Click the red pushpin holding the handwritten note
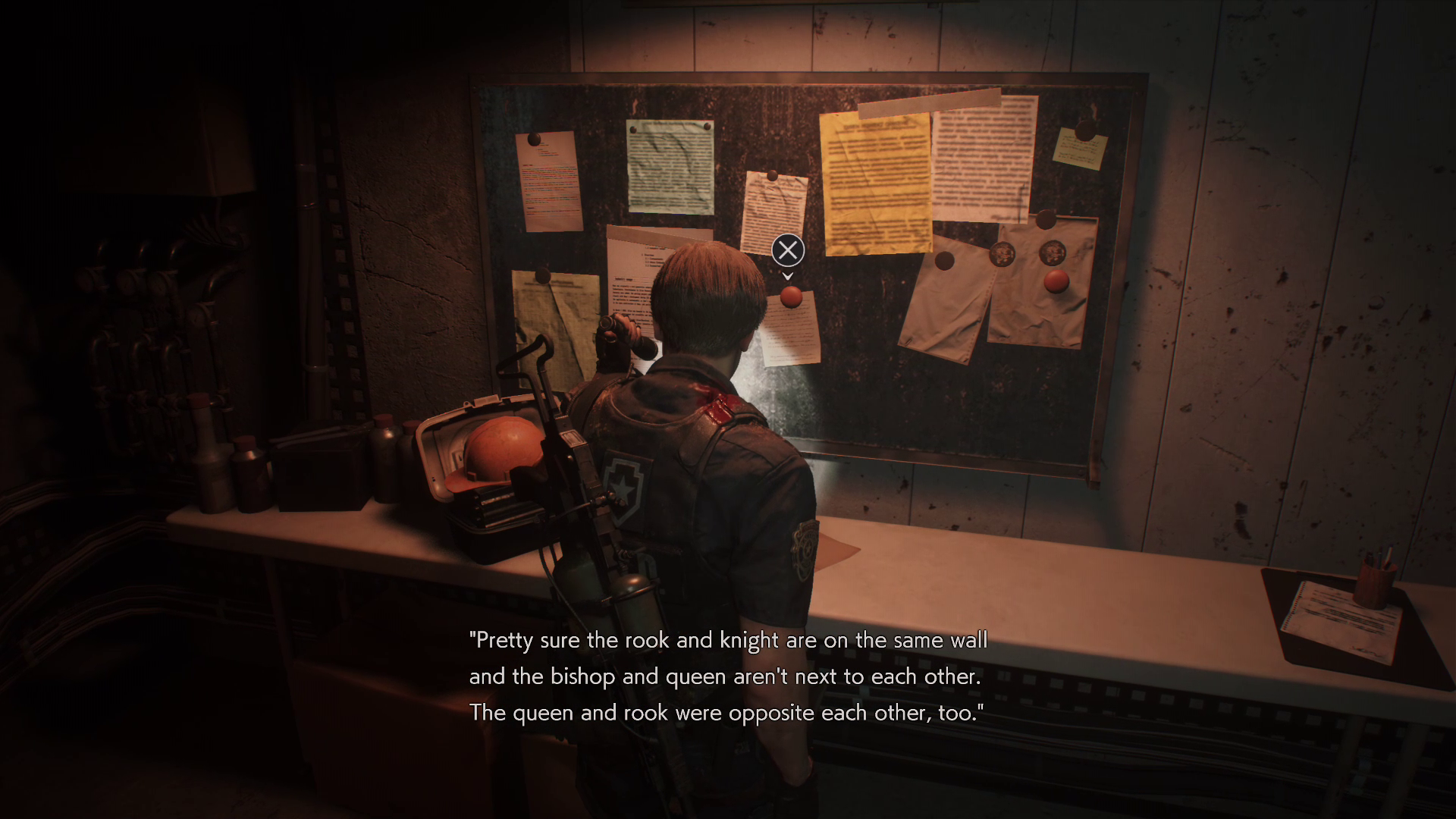The height and width of the screenshot is (819, 1456). (791, 298)
